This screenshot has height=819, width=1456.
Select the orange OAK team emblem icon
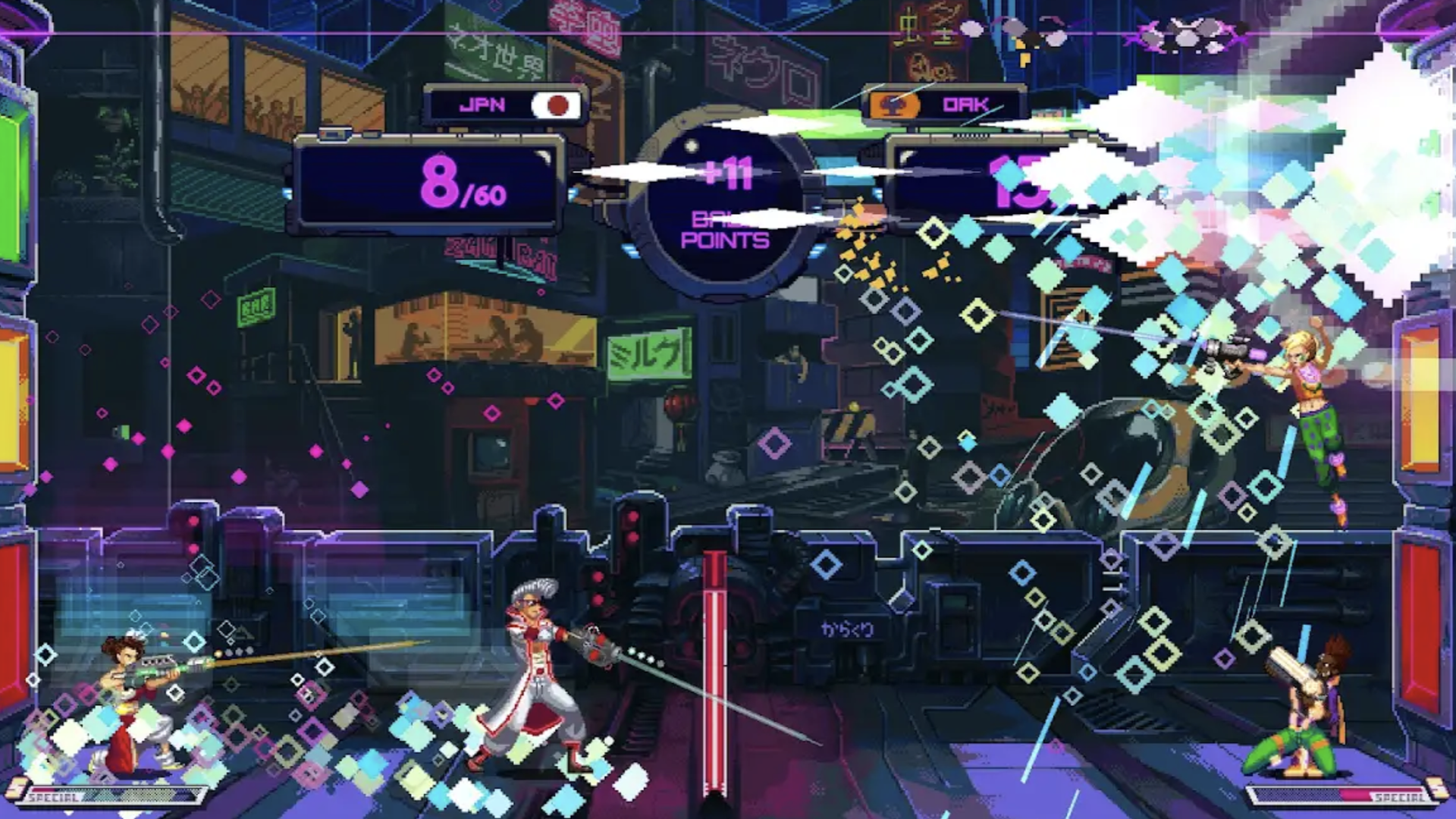[x=895, y=104]
